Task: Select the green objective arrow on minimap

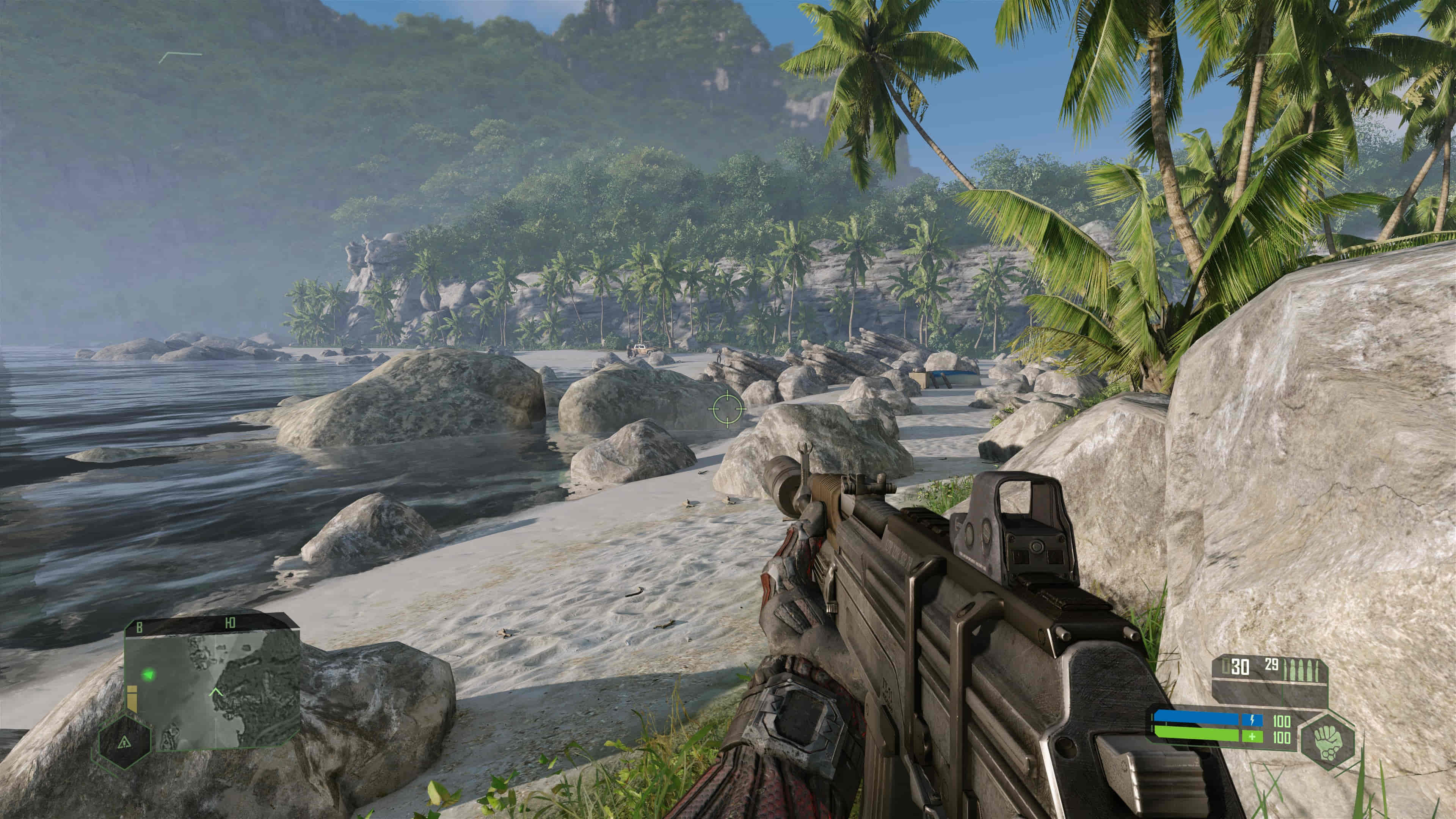Action: pos(149,674)
